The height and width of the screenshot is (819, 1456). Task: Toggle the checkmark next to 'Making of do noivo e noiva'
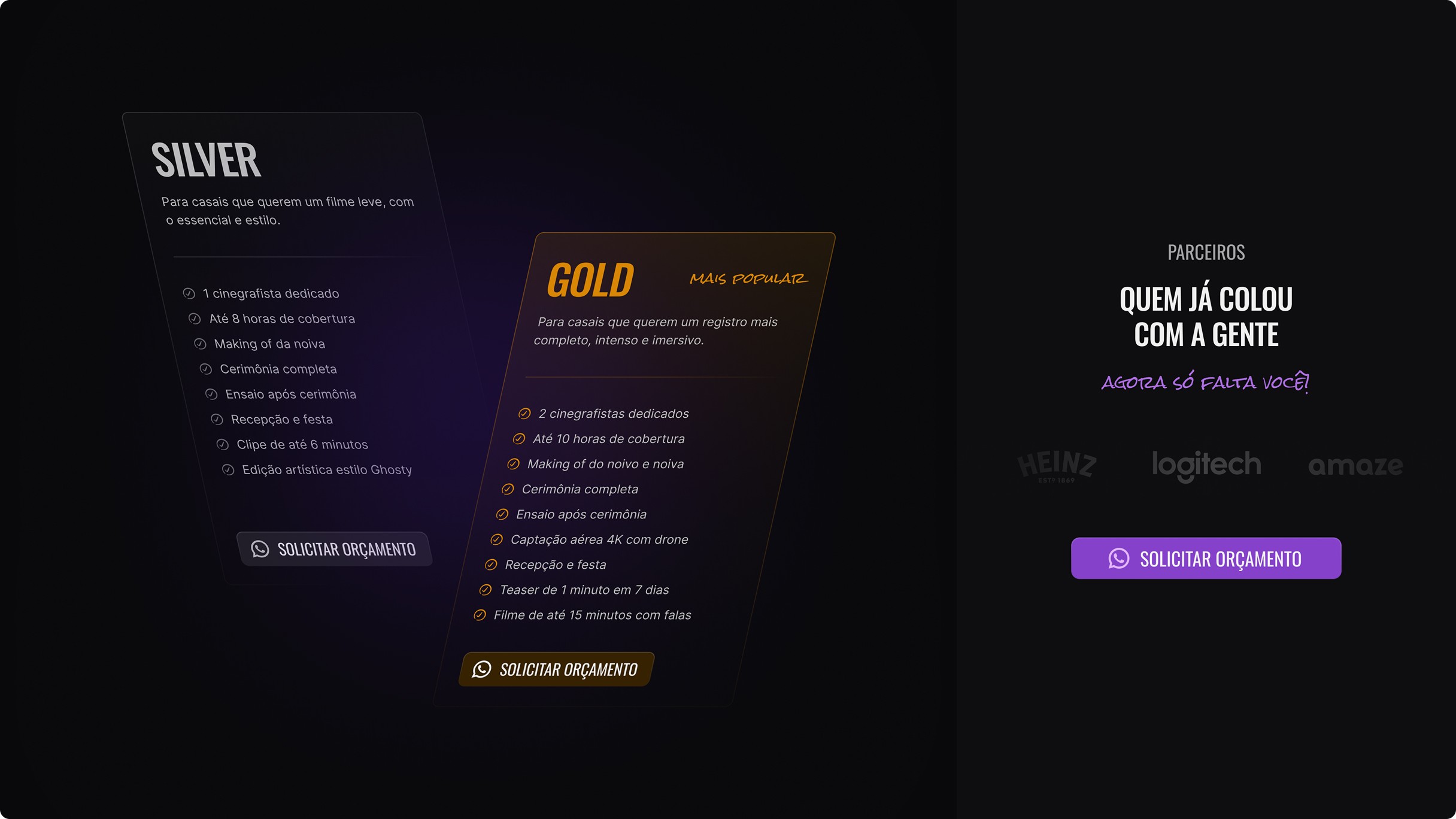click(512, 463)
